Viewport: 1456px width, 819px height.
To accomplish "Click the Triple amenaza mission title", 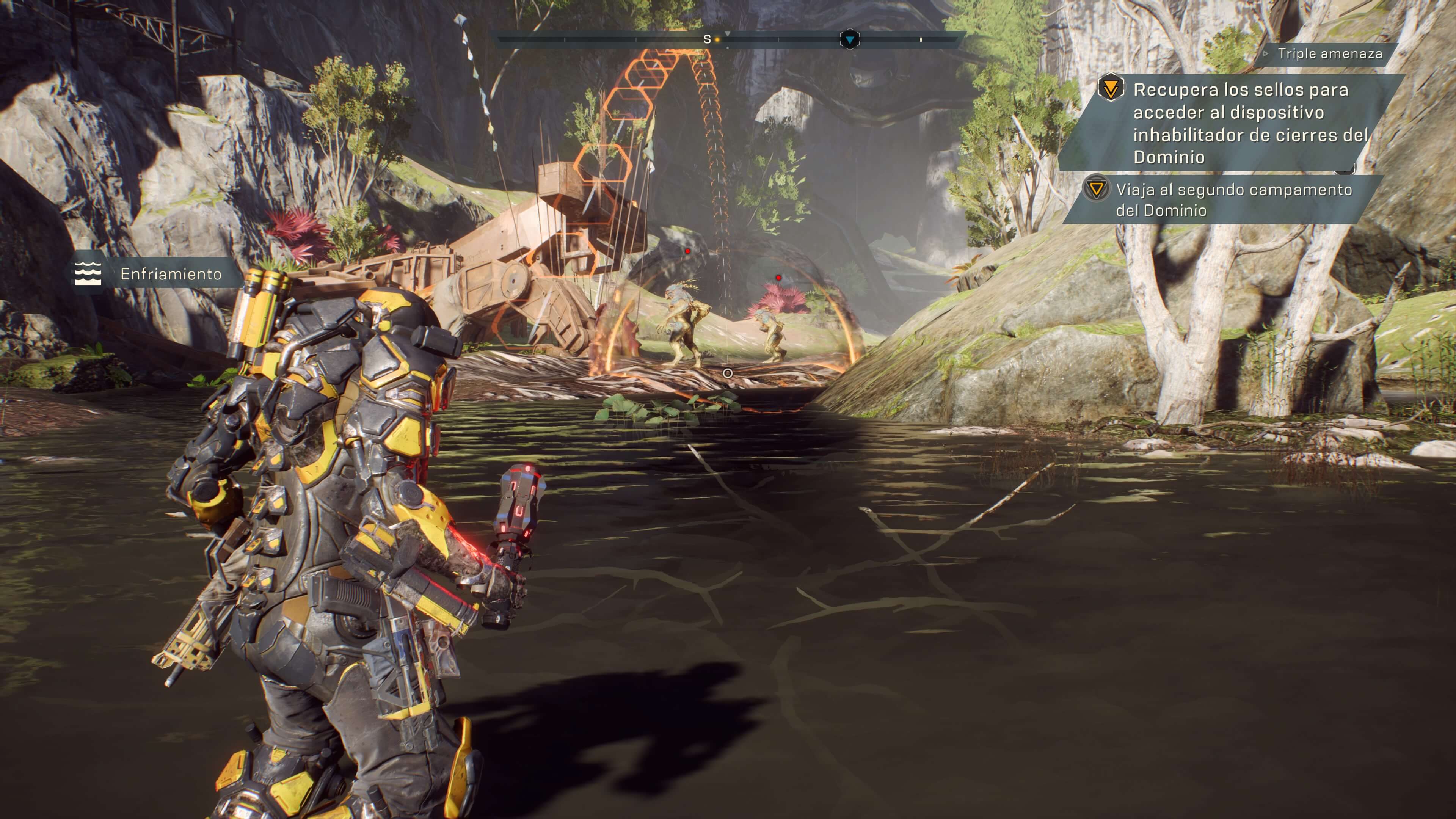I will (1329, 54).
